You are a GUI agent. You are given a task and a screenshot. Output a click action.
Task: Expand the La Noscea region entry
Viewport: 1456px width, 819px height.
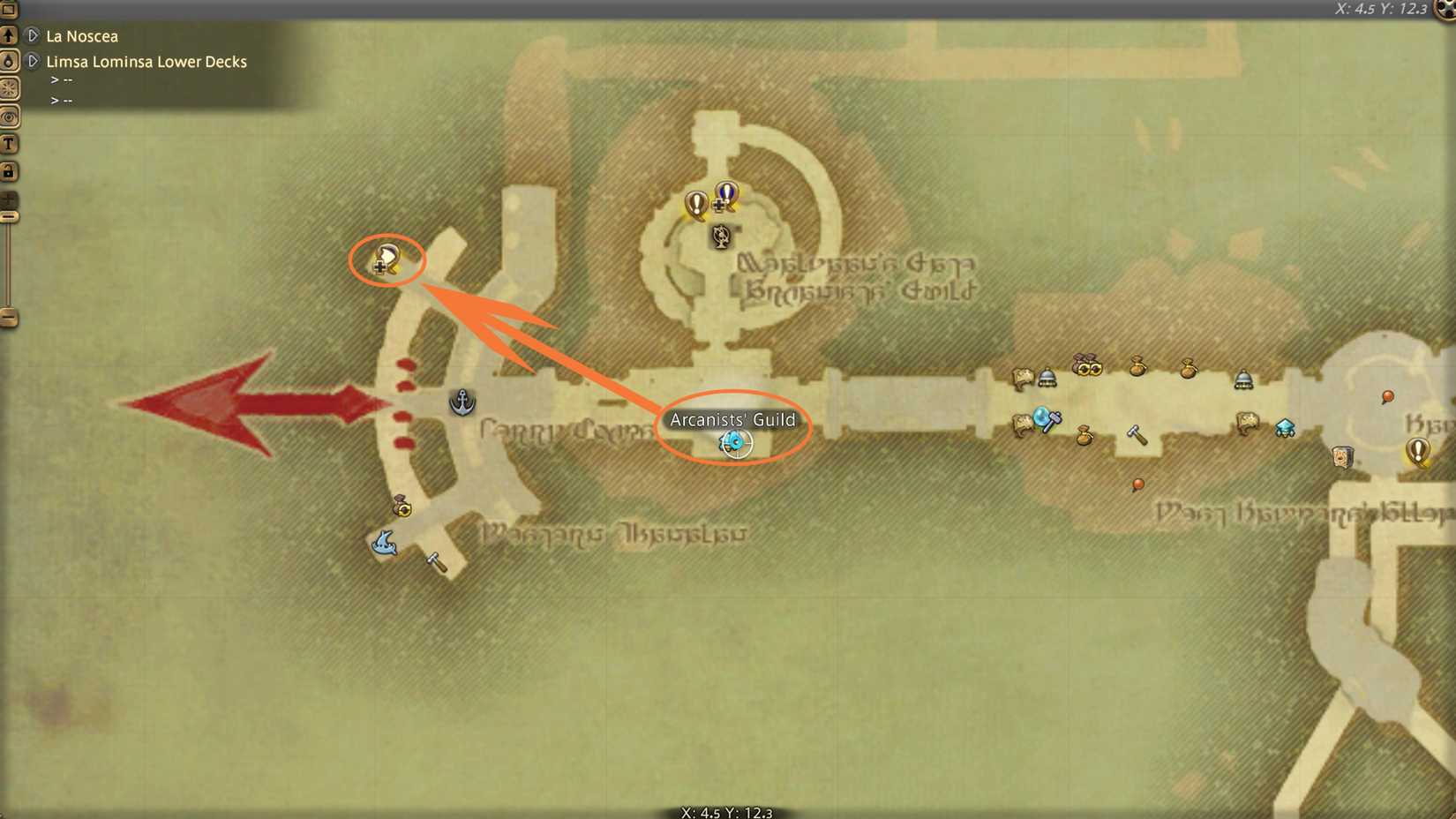point(34,36)
